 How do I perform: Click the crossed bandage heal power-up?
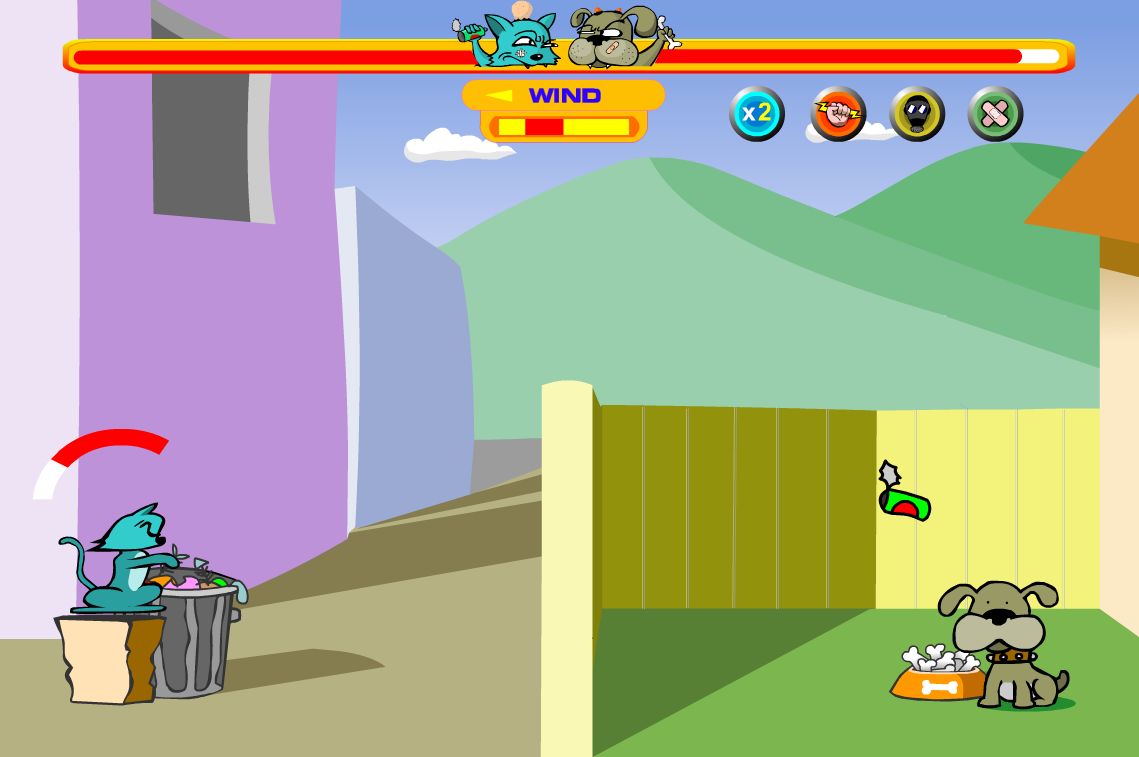click(x=995, y=114)
